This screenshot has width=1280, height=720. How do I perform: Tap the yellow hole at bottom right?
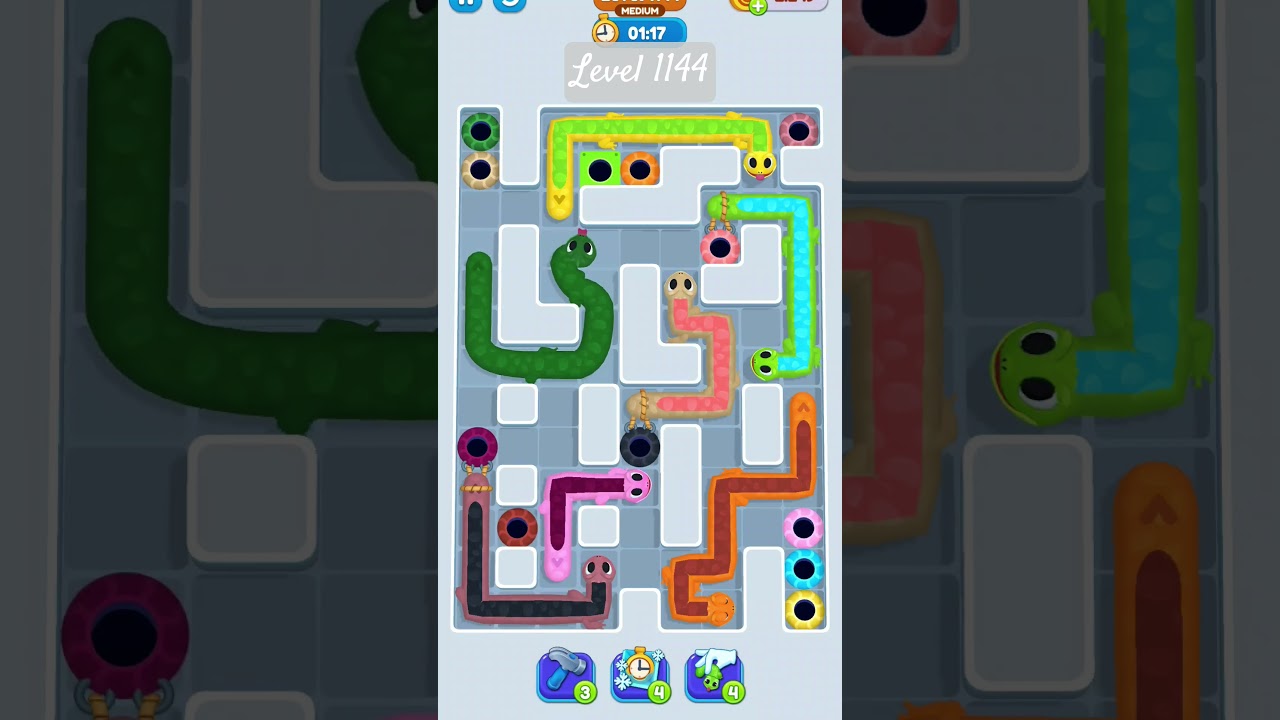802,605
